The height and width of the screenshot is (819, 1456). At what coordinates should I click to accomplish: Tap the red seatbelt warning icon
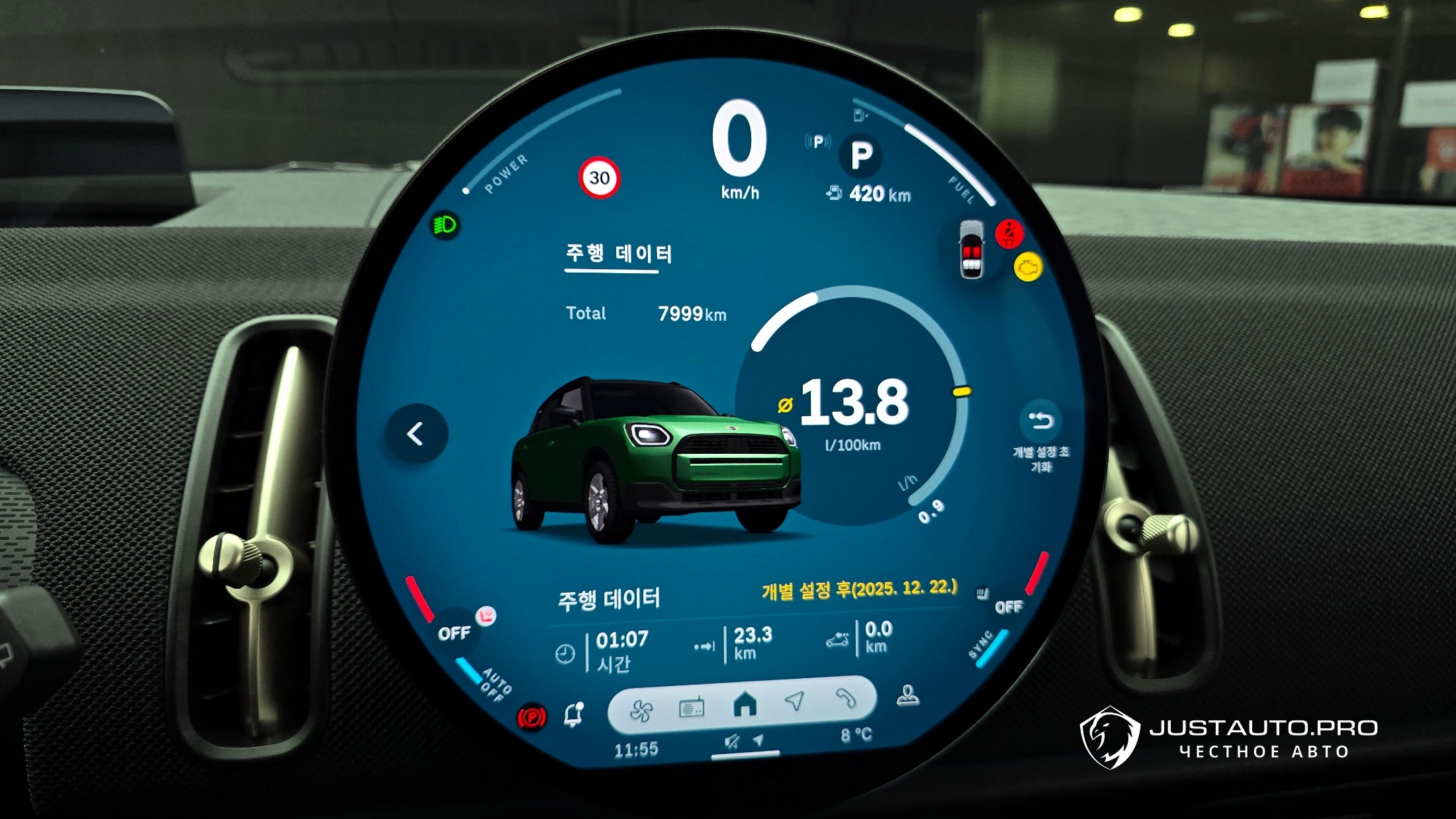click(x=1009, y=234)
